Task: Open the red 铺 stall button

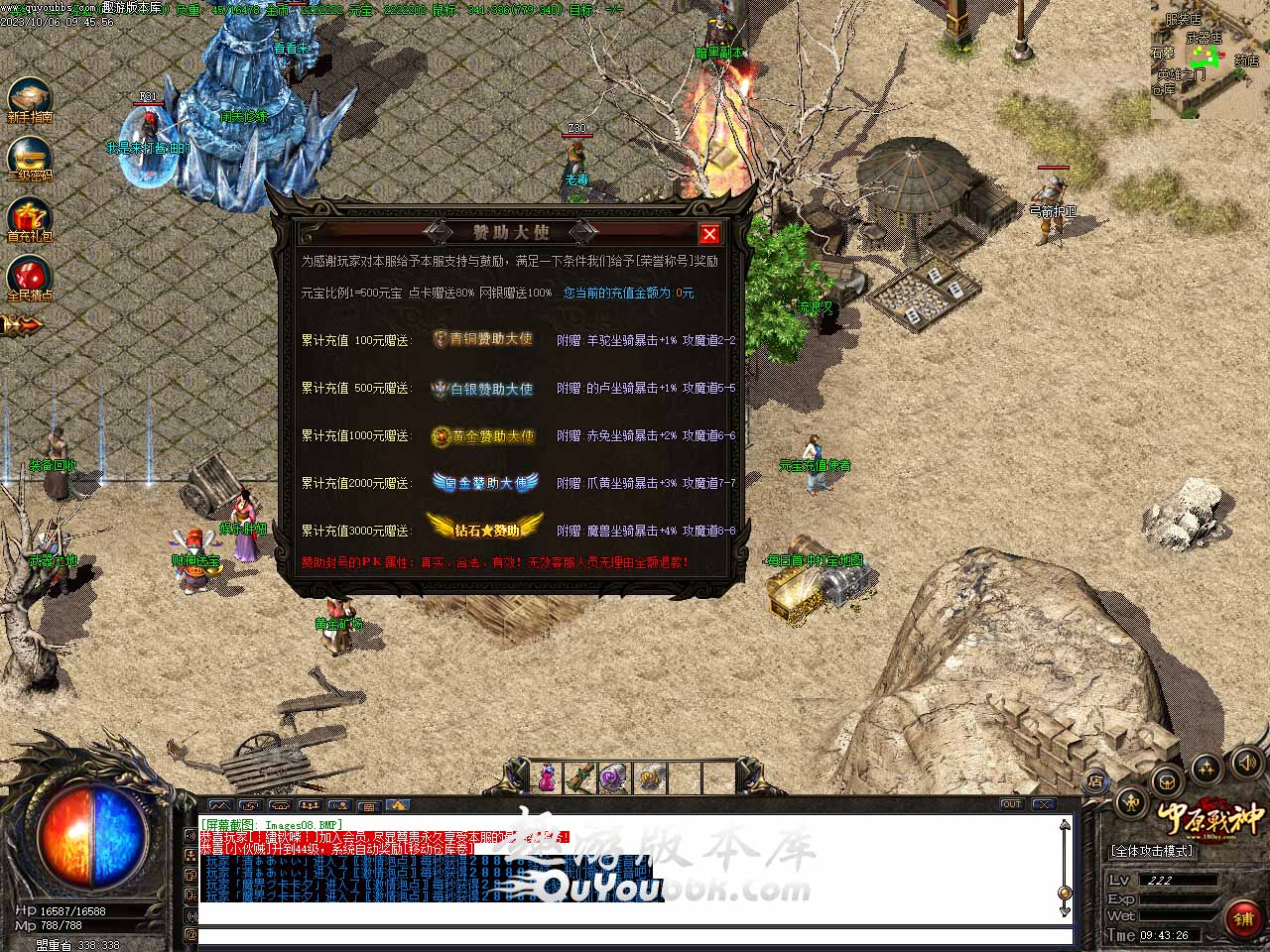Action: click(x=1242, y=918)
